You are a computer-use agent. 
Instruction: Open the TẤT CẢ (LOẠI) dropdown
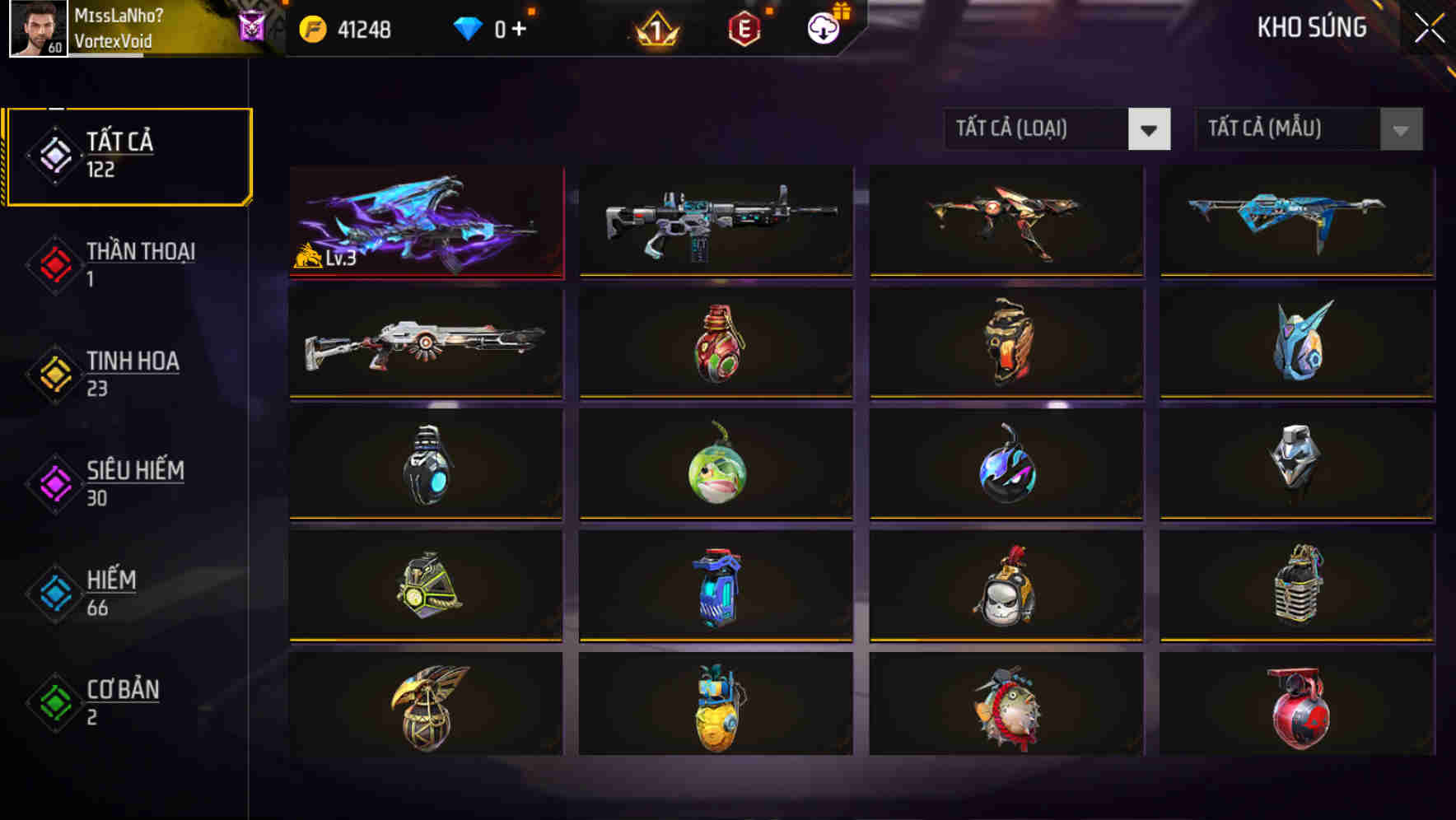click(1038, 129)
